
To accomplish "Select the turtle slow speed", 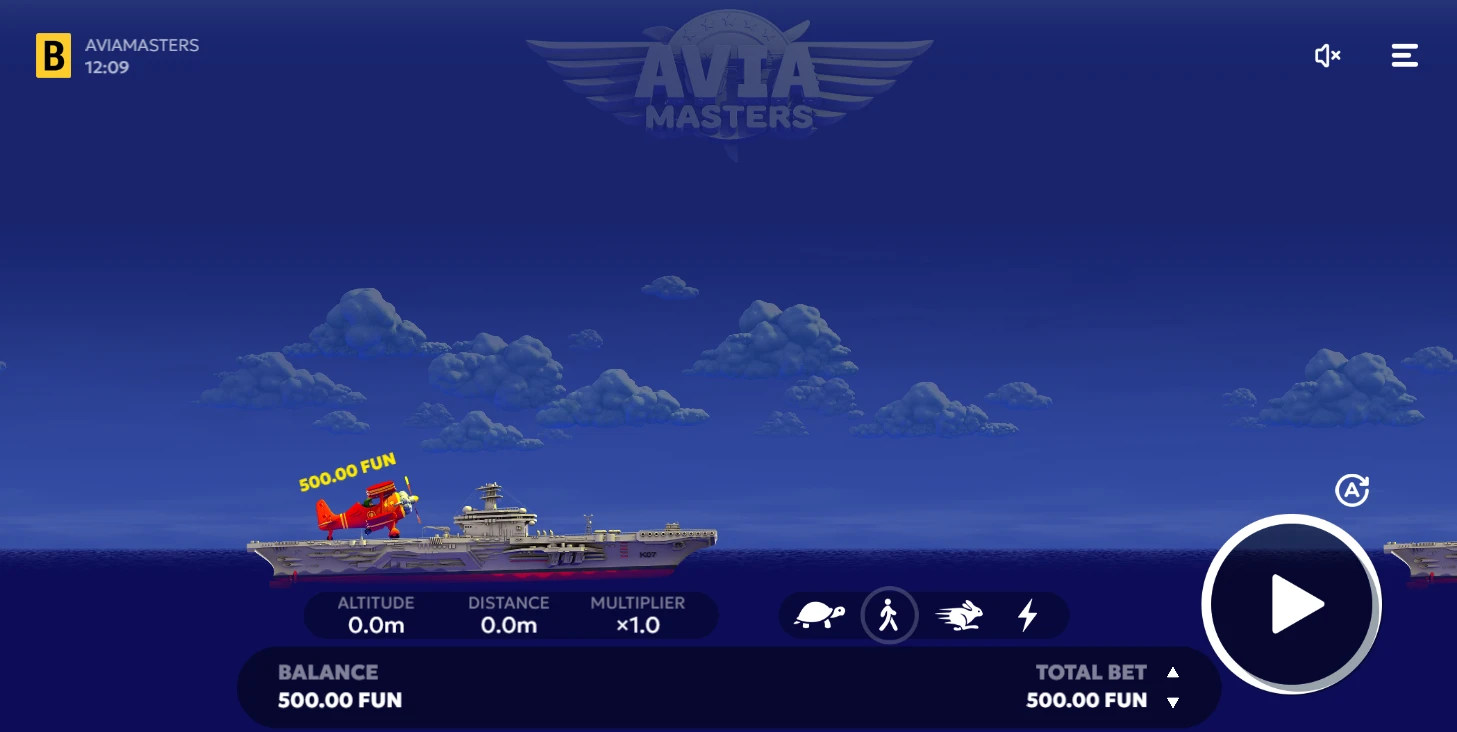I will tap(819, 615).
